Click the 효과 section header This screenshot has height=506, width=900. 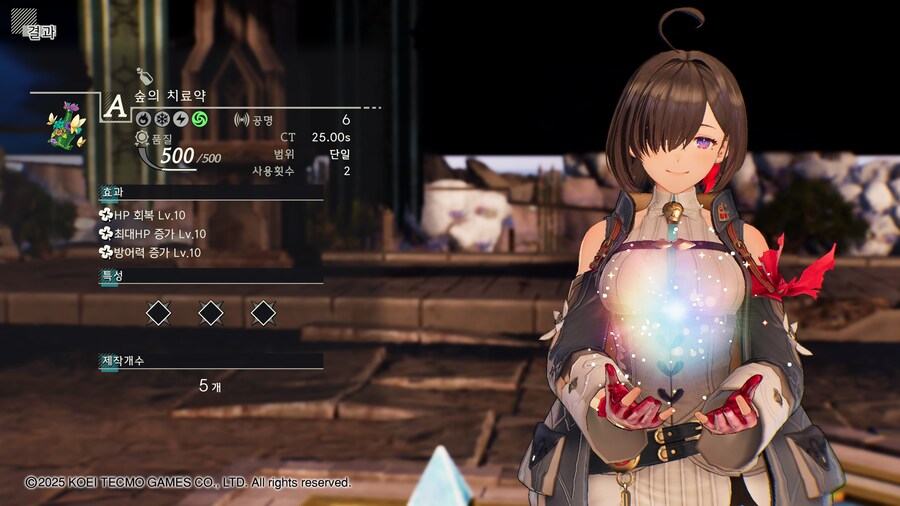click(x=112, y=191)
